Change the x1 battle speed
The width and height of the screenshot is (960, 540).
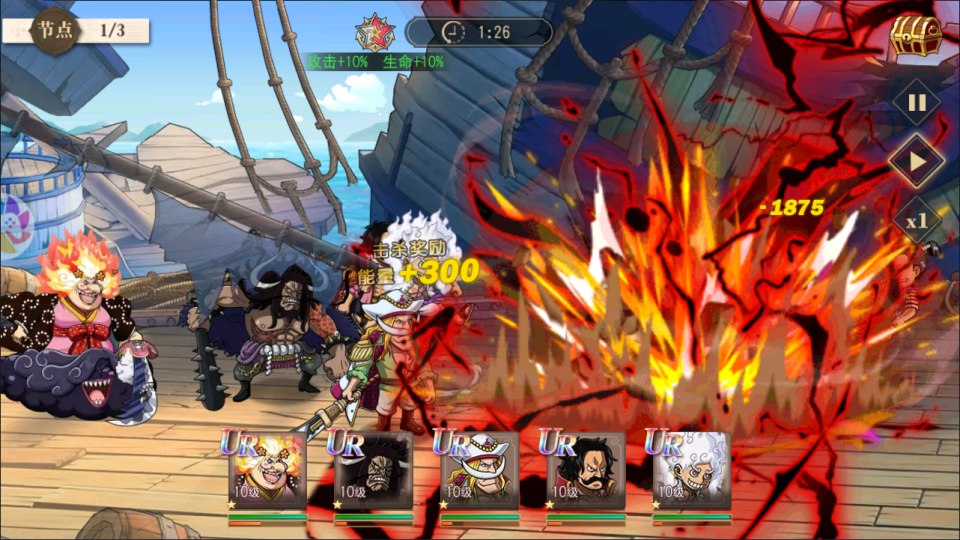click(x=916, y=219)
